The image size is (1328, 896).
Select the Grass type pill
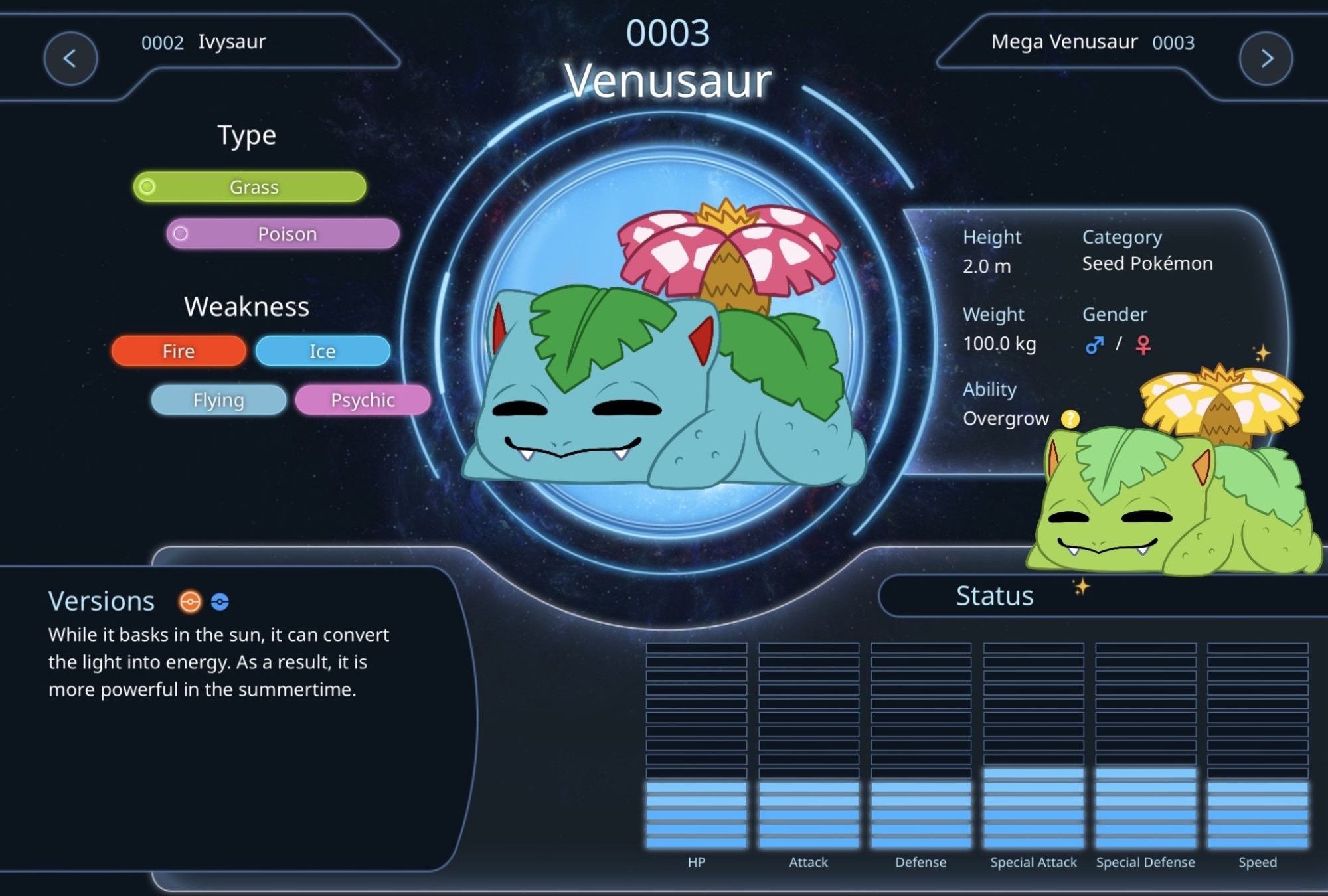[x=250, y=187]
